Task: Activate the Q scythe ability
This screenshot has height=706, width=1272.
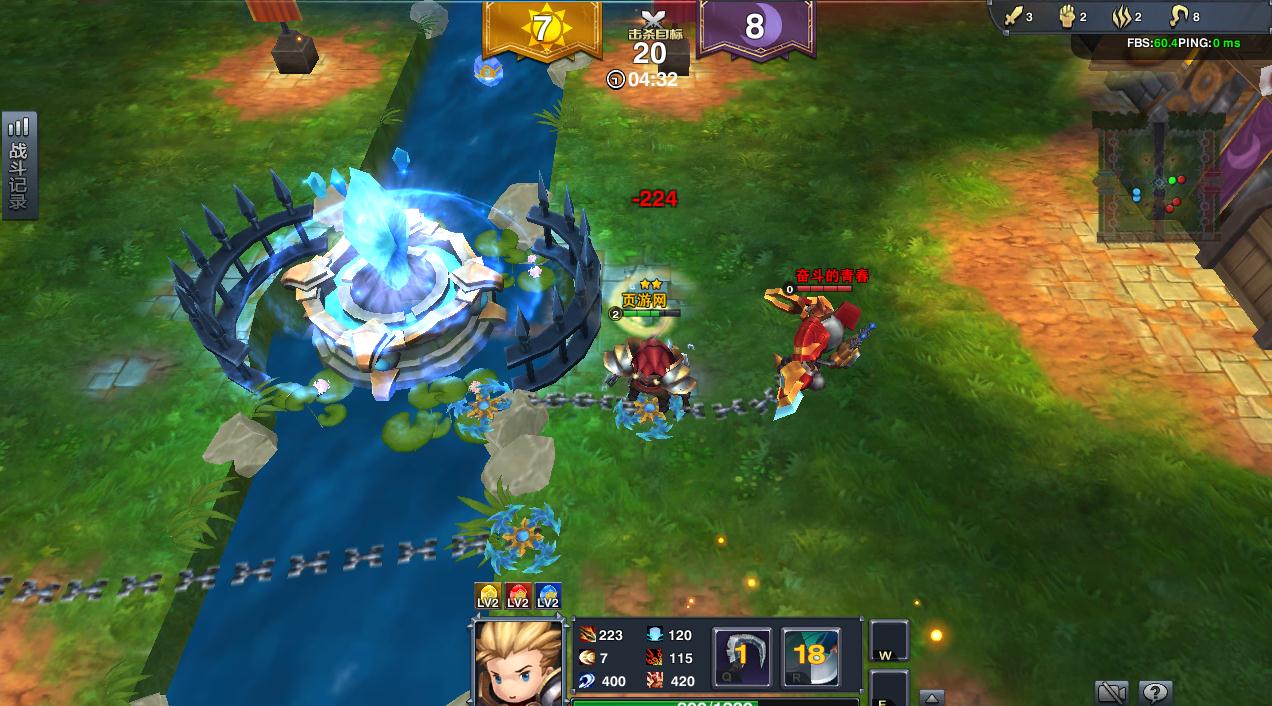Action: pyautogui.click(x=741, y=657)
